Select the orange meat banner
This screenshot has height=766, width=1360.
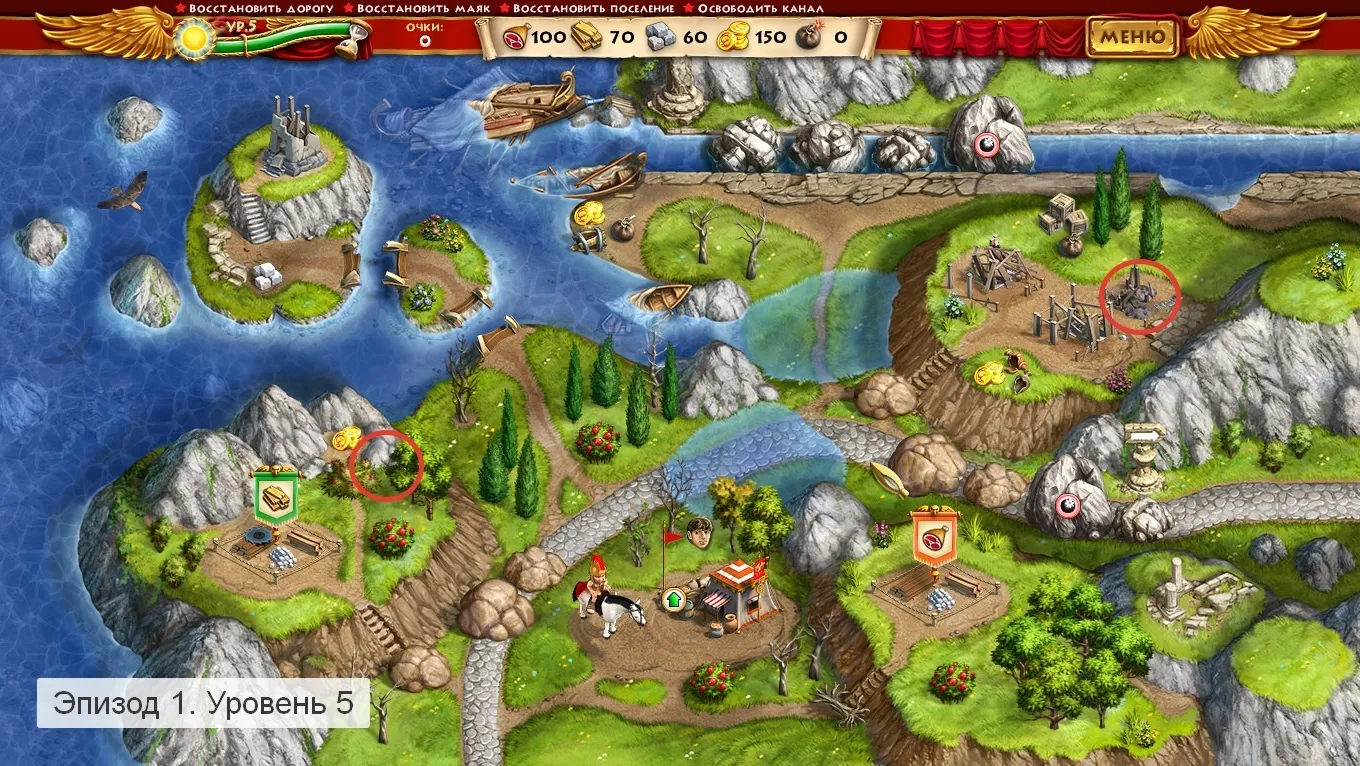[x=933, y=539]
